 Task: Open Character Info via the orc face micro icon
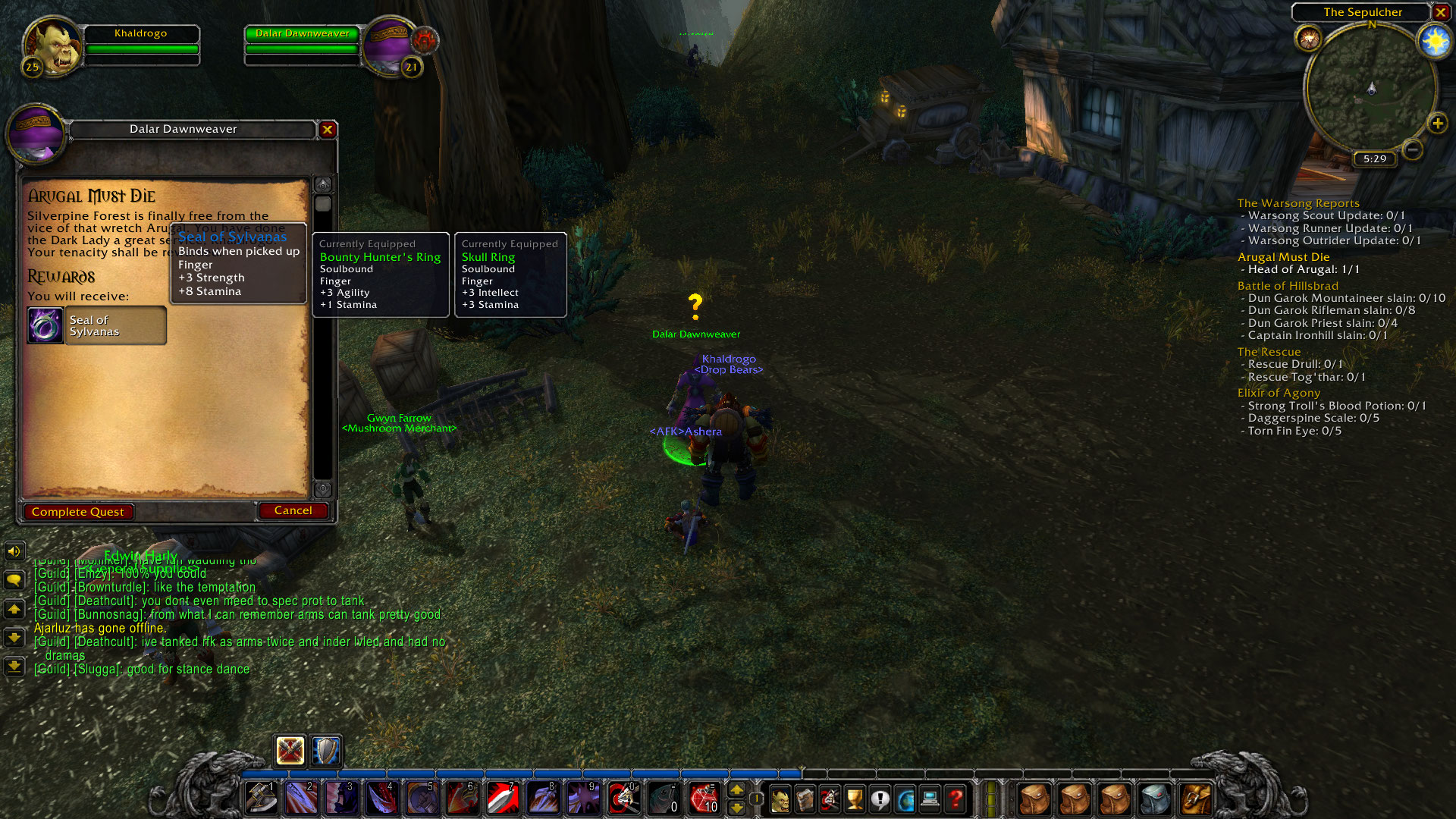(781, 799)
